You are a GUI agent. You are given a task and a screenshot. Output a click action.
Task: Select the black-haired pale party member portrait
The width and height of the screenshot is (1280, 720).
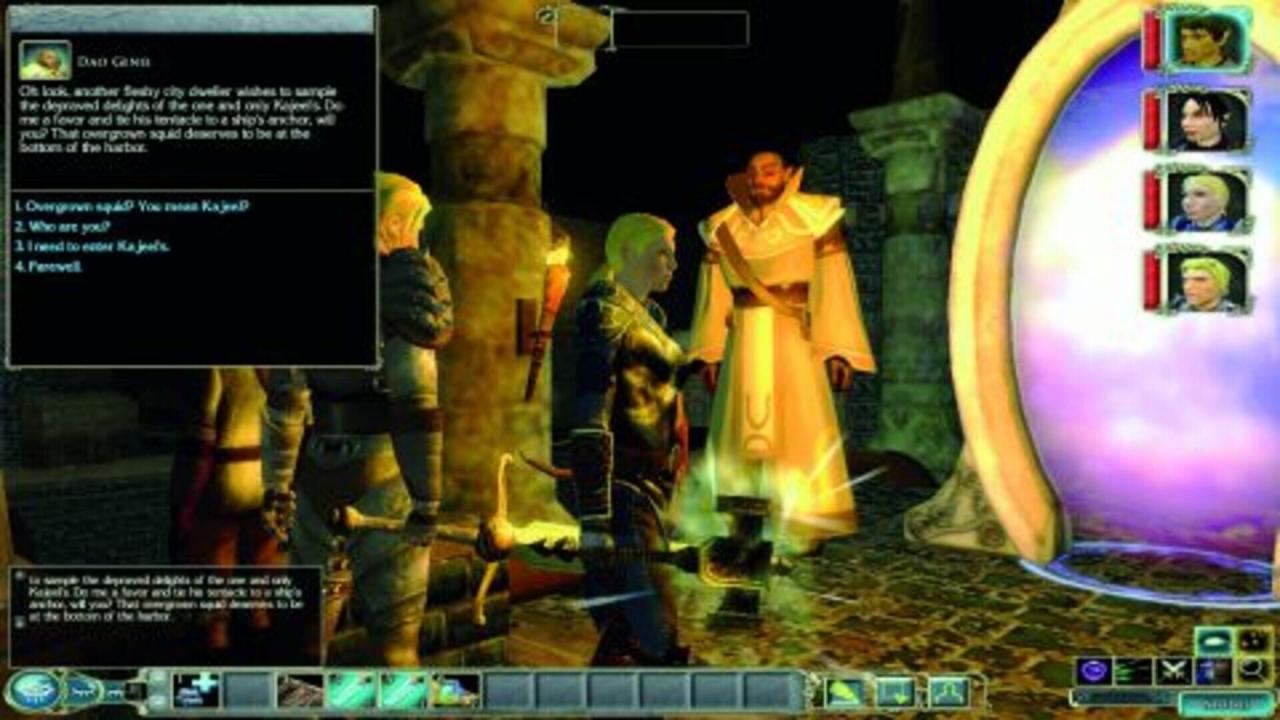(1208, 120)
